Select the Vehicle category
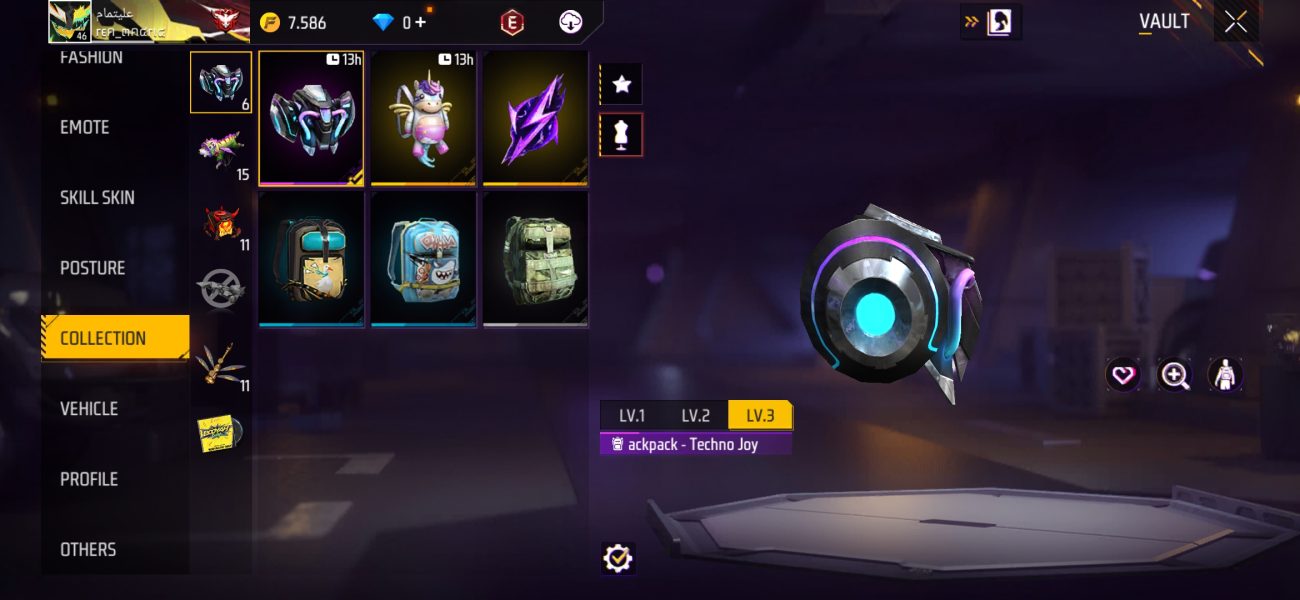 click(89, 409)
